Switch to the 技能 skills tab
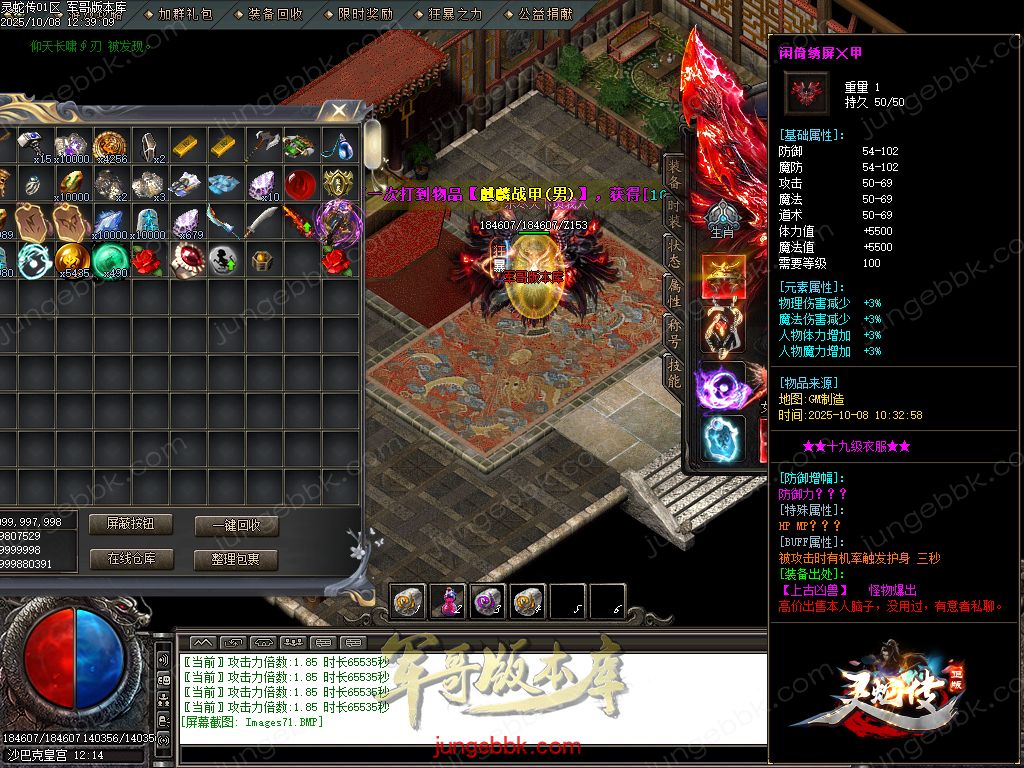Screen dimensions: 1024x768 674,373
